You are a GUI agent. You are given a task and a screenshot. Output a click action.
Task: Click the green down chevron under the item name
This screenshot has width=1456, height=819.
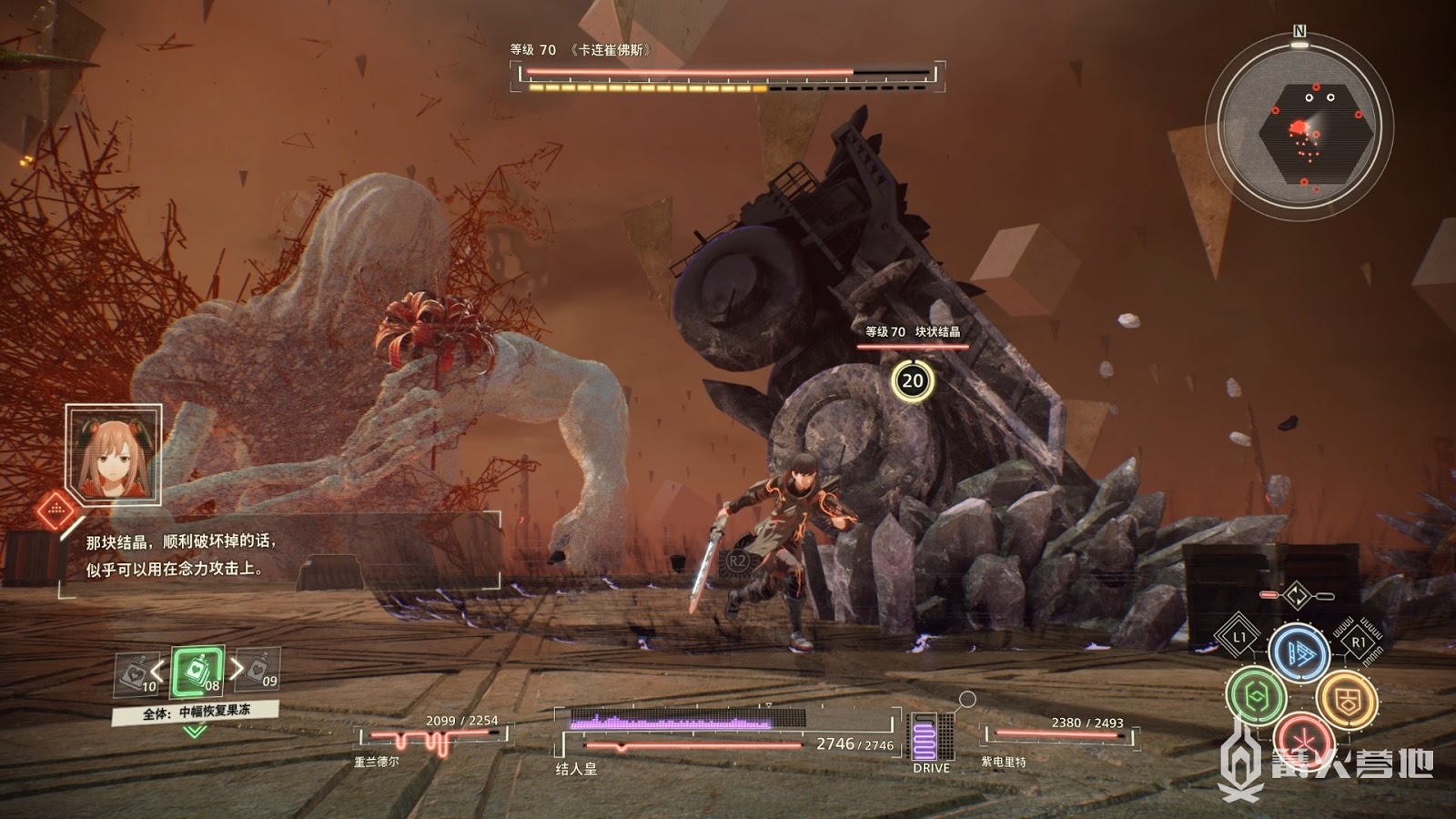coord(195,732)
